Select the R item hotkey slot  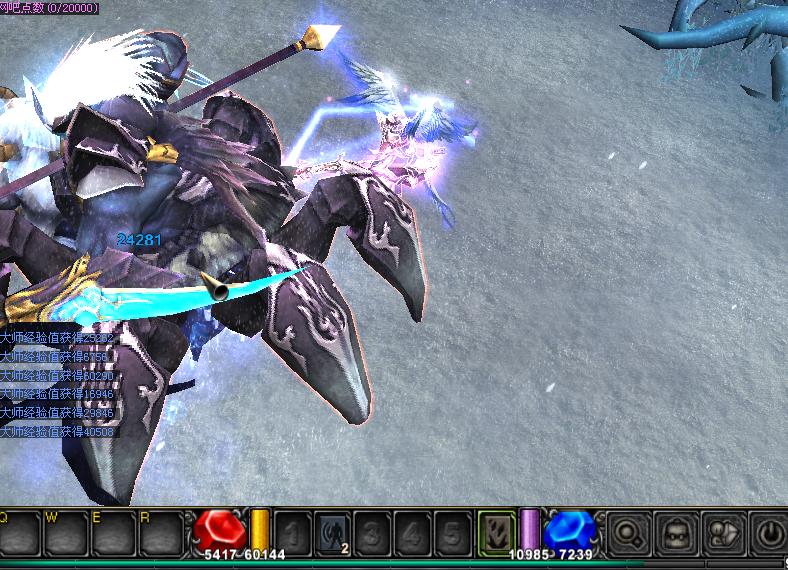click(162, 534)
